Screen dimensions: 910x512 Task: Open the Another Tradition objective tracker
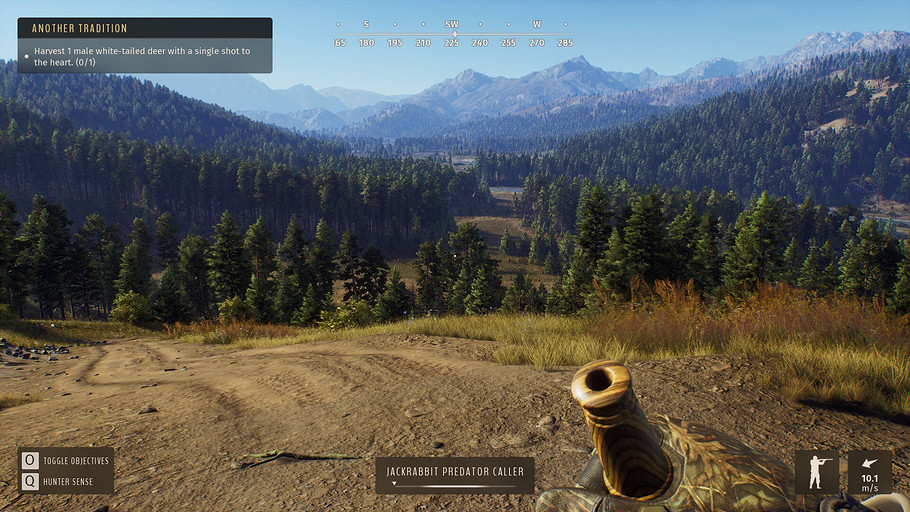pyautogui.click(x=144, y=45)
